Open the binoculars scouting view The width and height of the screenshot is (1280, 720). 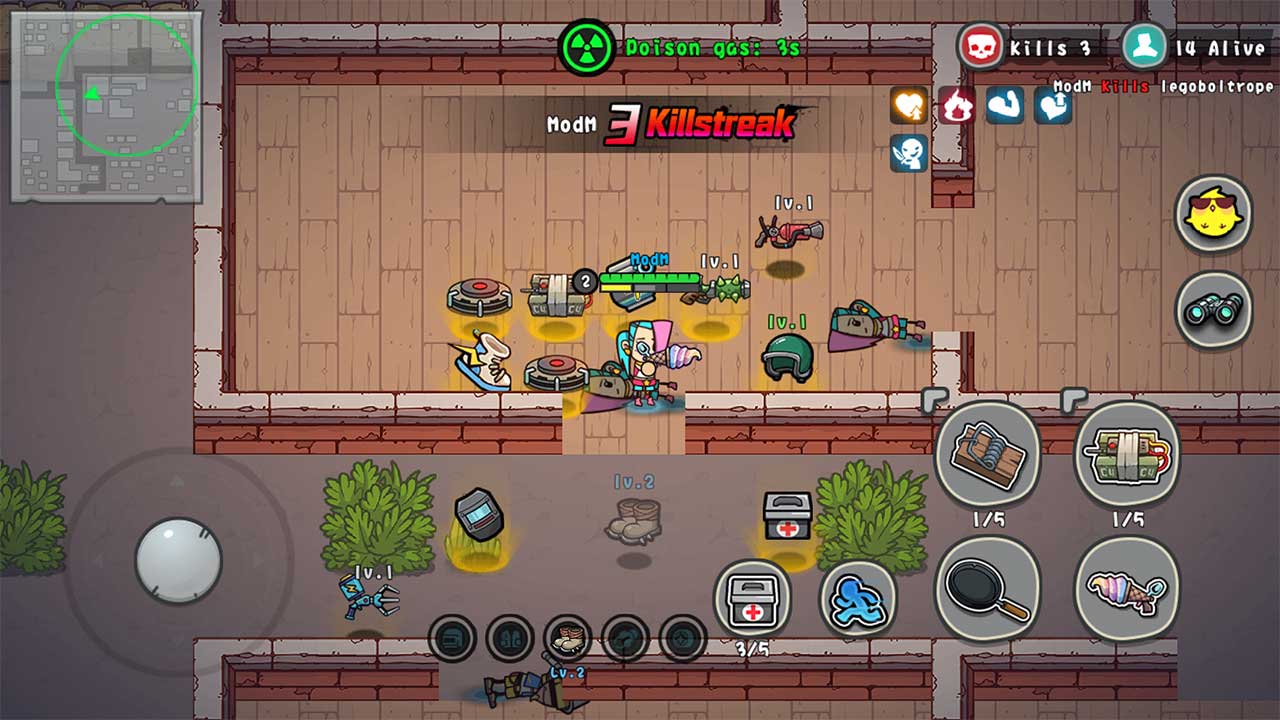pos(1213,310)
